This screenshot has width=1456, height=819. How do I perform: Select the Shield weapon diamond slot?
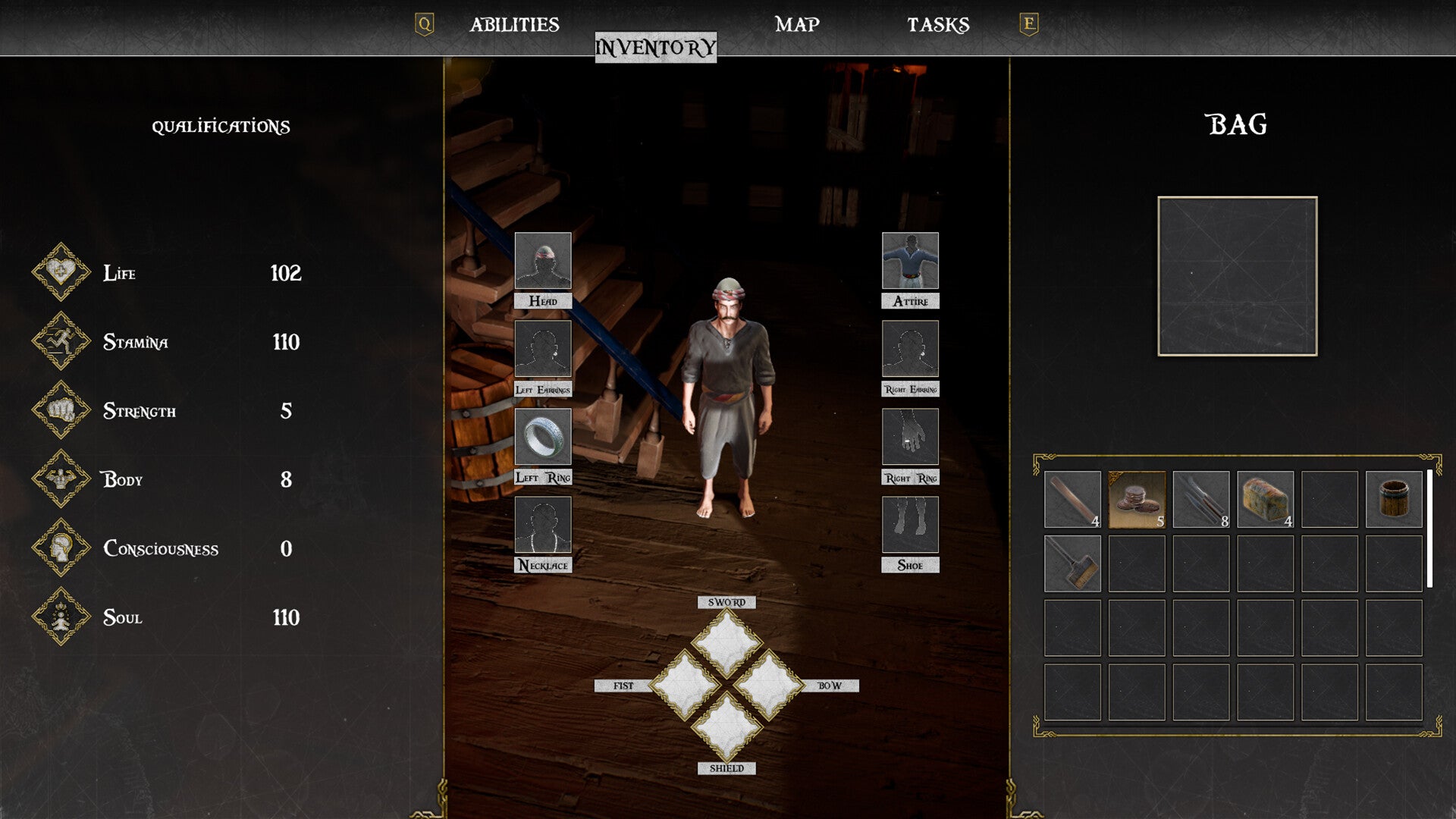click(726, 726)
